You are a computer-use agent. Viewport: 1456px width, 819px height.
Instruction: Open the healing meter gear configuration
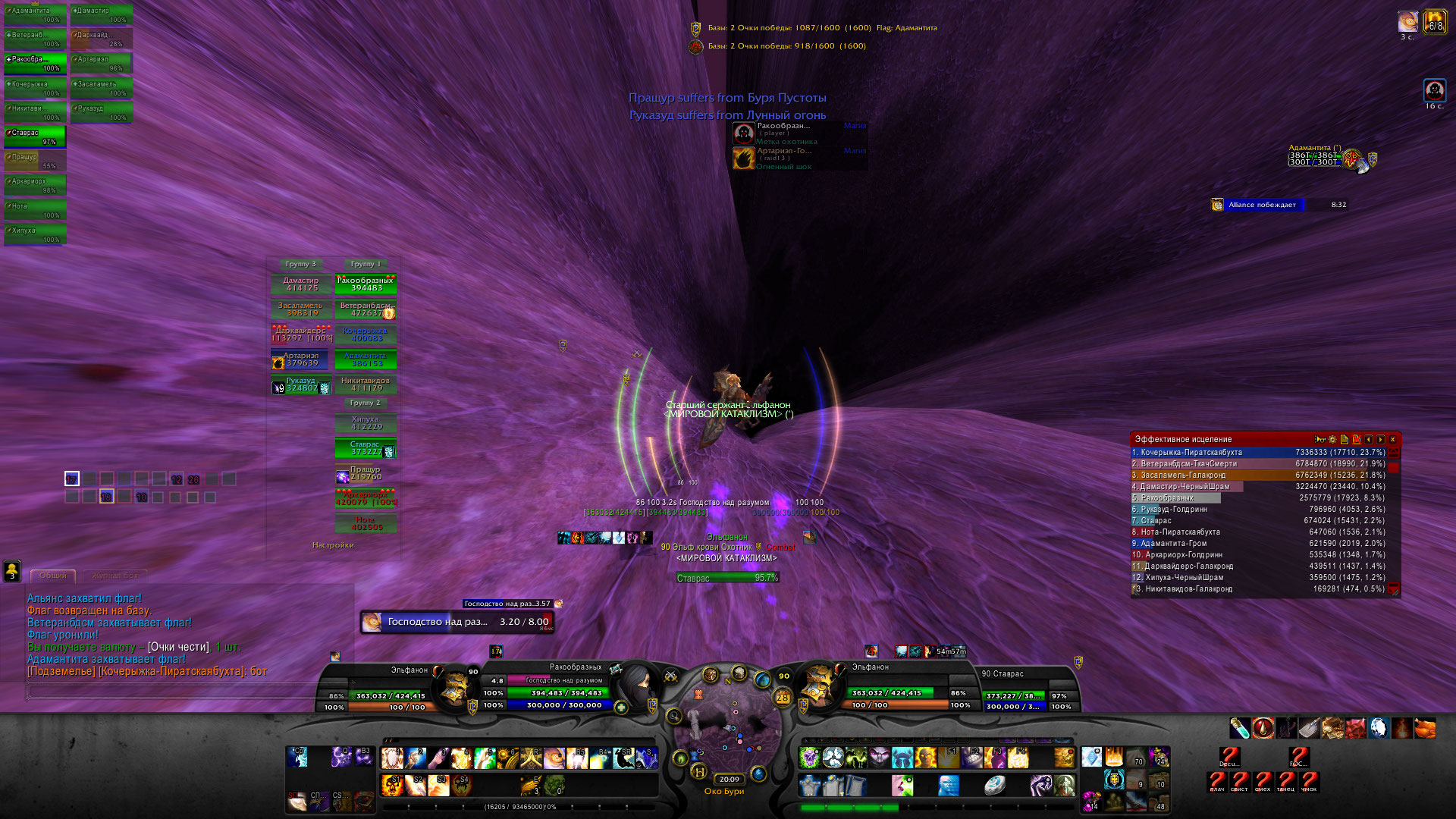click(1332, 440)
